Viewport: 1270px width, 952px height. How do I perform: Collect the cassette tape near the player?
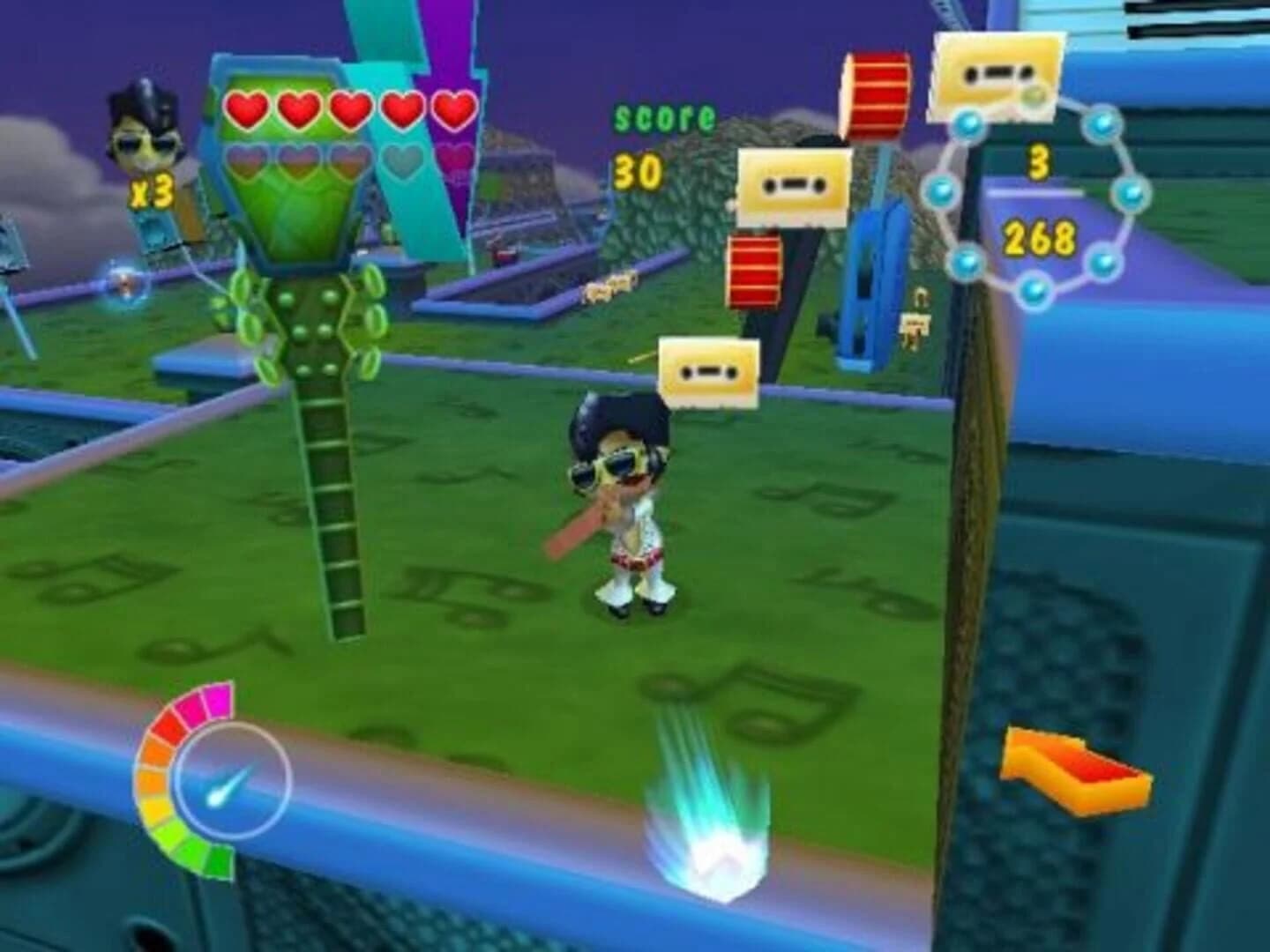click(x=711, y=374)
